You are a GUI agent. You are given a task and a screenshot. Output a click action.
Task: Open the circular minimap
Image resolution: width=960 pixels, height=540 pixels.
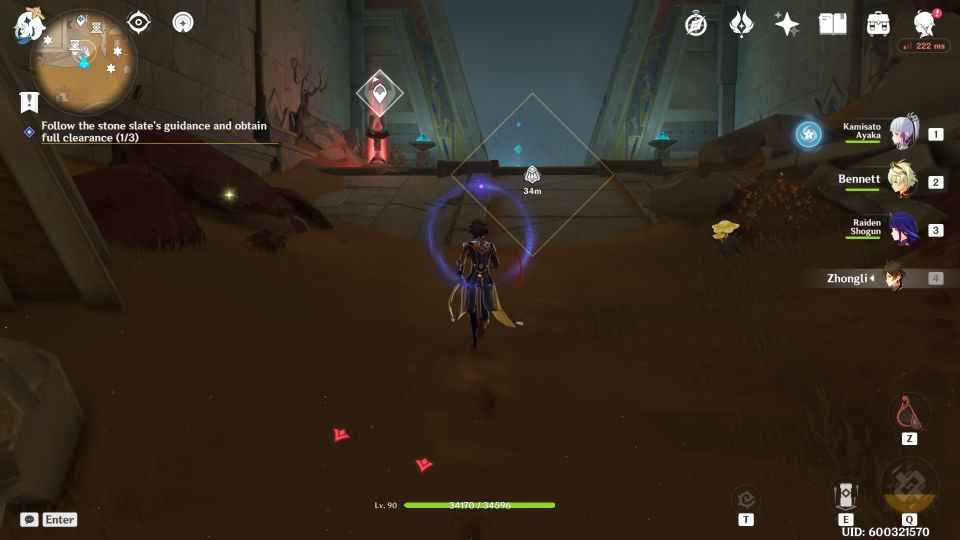[x=79, y=62]
